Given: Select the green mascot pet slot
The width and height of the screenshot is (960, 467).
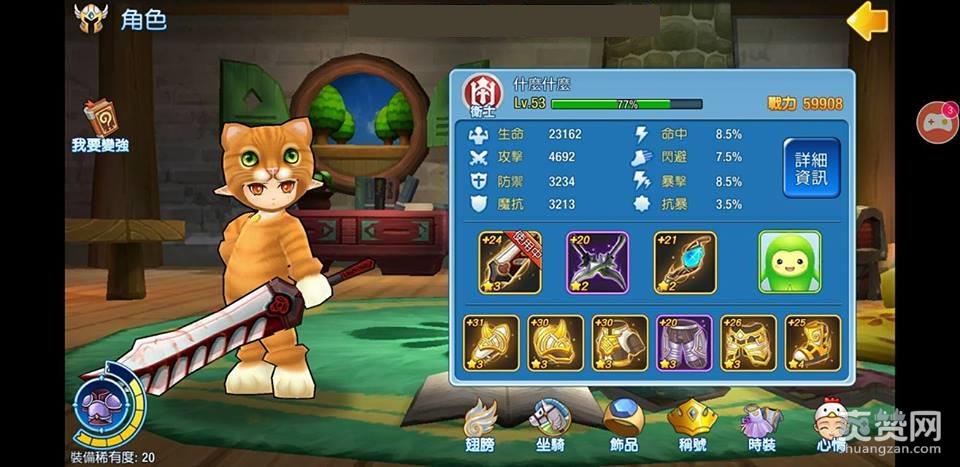Looking at the screenshot, I should 790,263.
